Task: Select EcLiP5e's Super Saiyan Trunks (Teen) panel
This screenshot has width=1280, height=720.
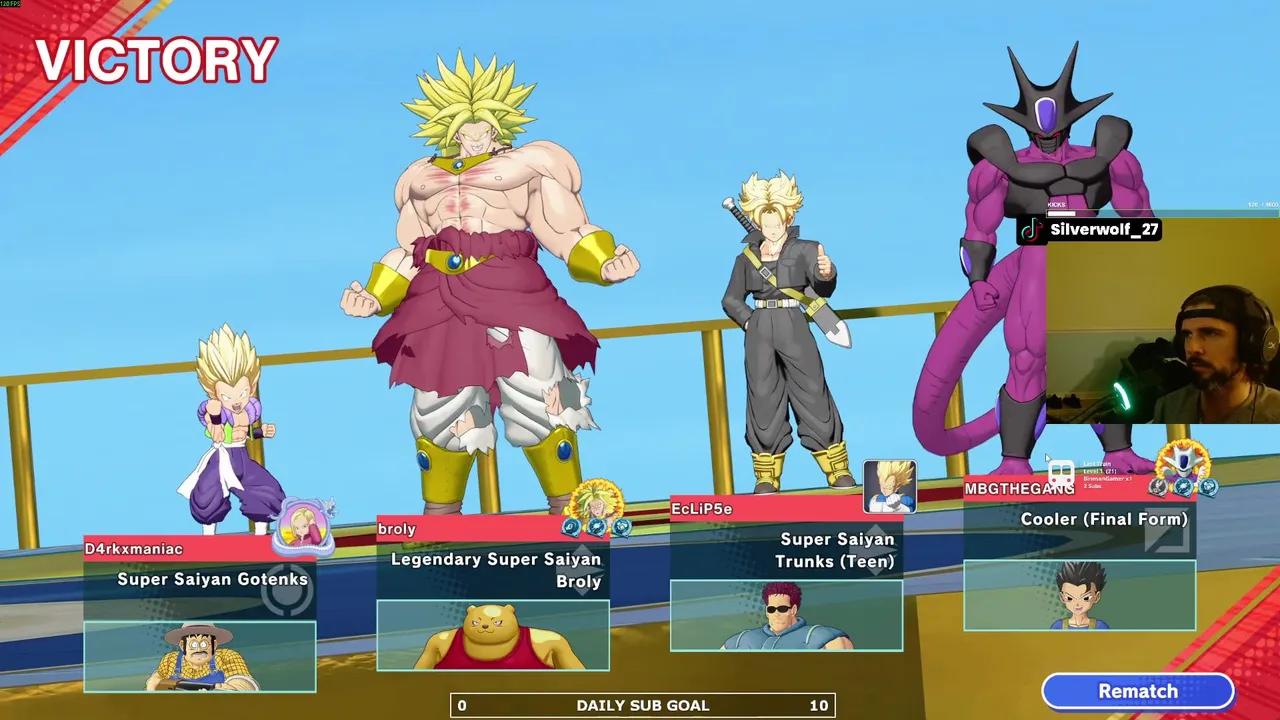Action: (786, 550)
